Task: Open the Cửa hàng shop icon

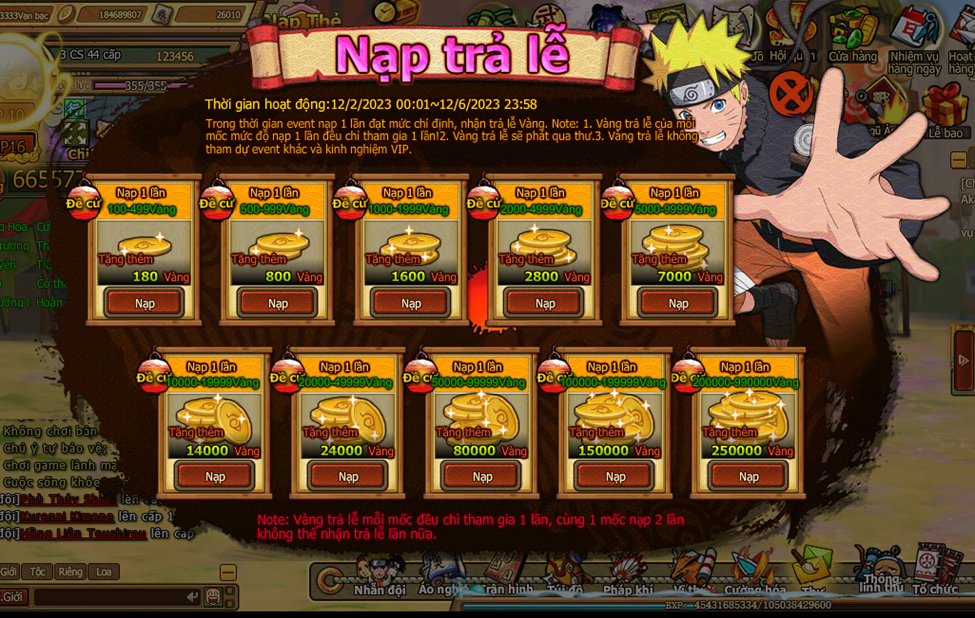Action: click(852, 38)
